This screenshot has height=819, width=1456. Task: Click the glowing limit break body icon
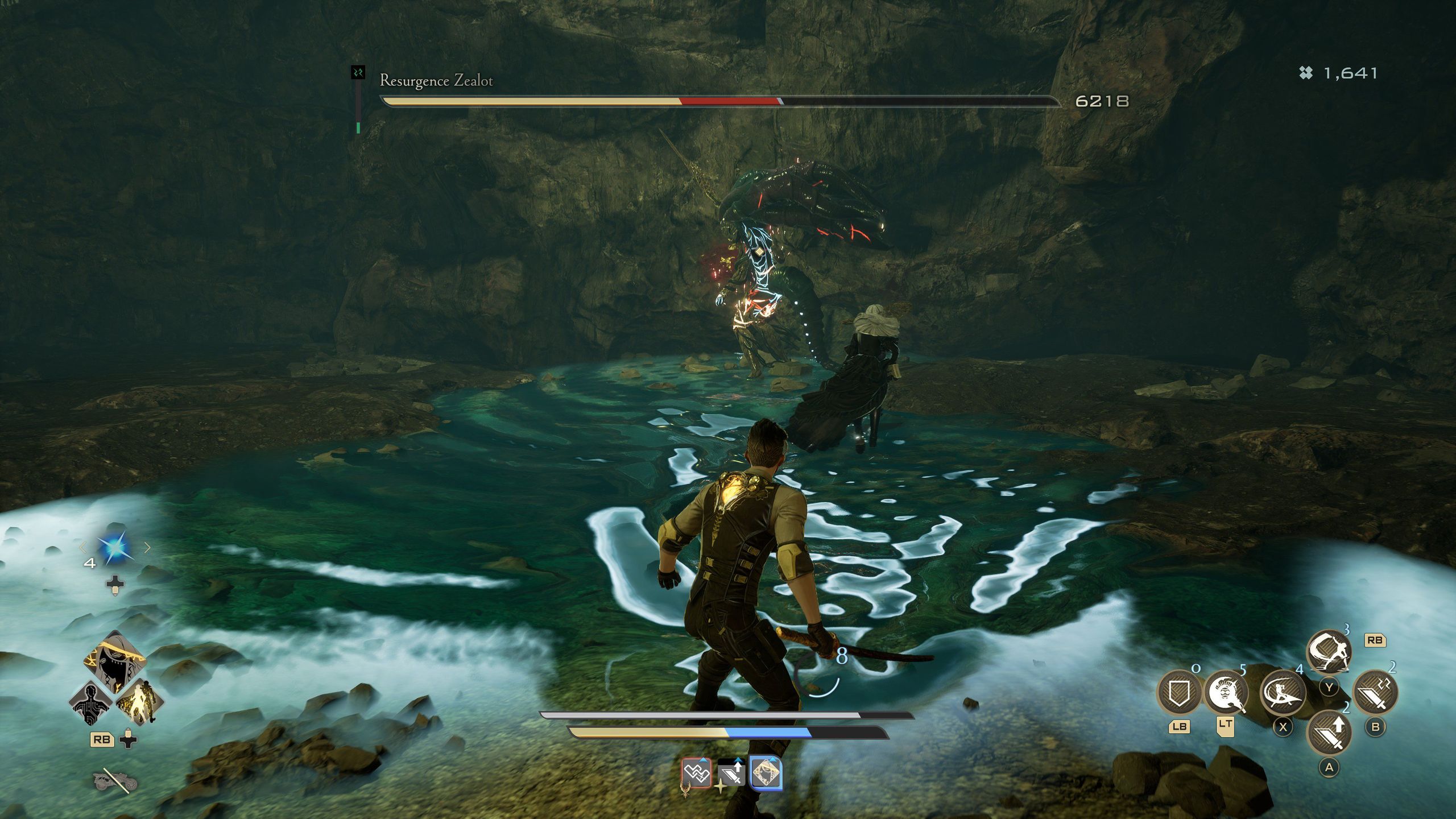tap(140, 701)
